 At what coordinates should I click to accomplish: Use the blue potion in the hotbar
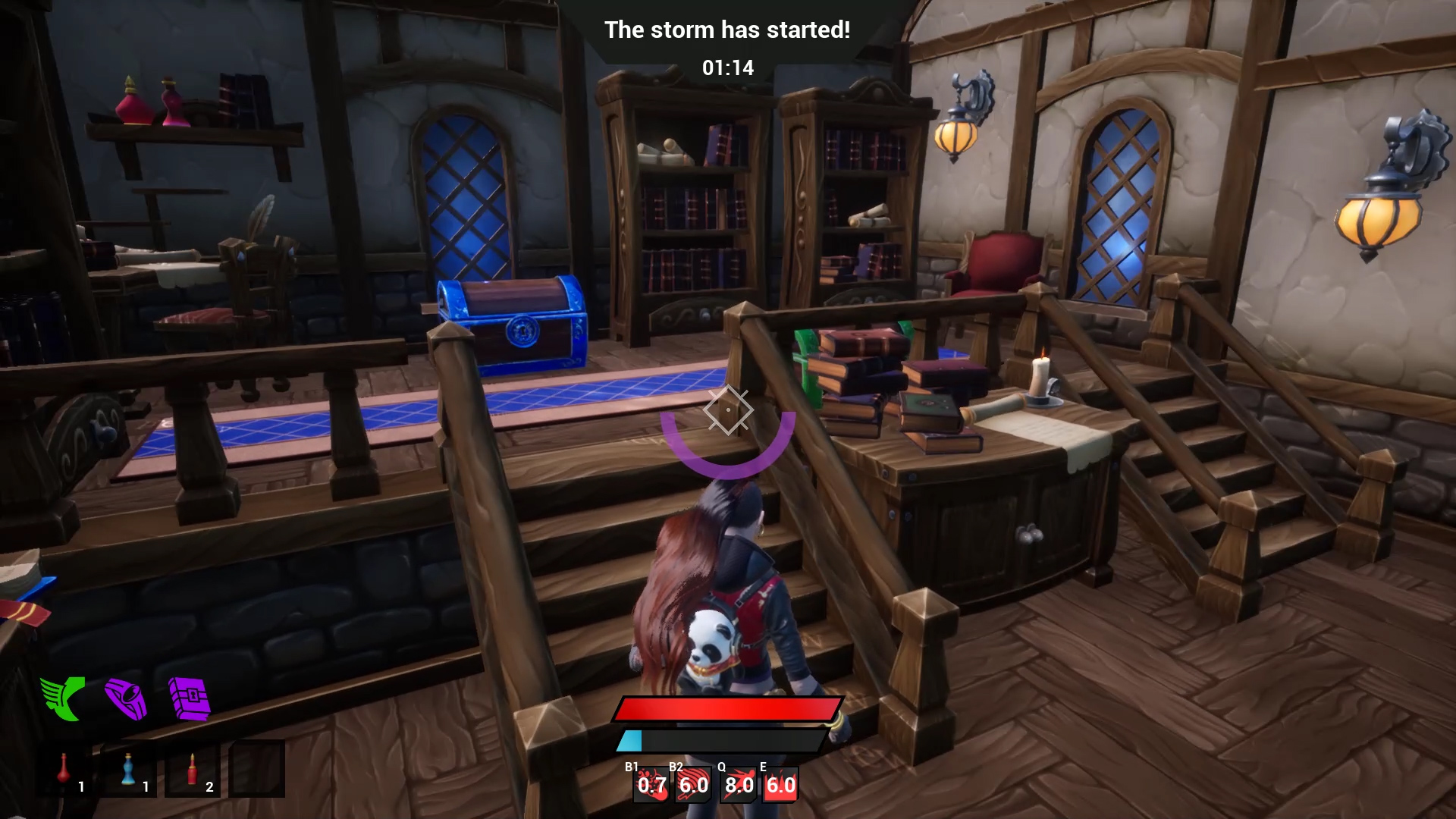click(x=129, y=770)
